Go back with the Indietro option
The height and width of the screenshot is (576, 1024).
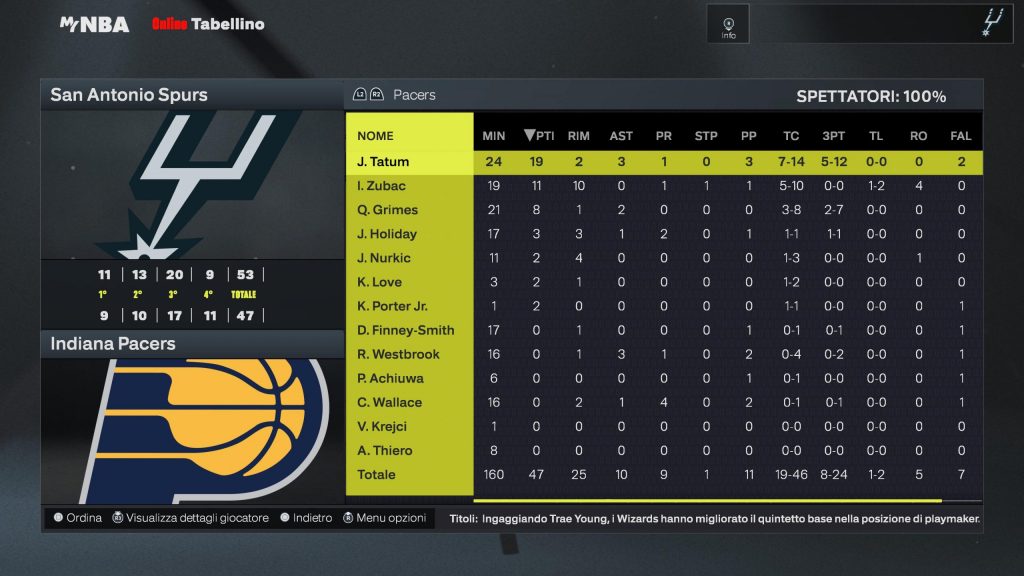coord(306,518)
